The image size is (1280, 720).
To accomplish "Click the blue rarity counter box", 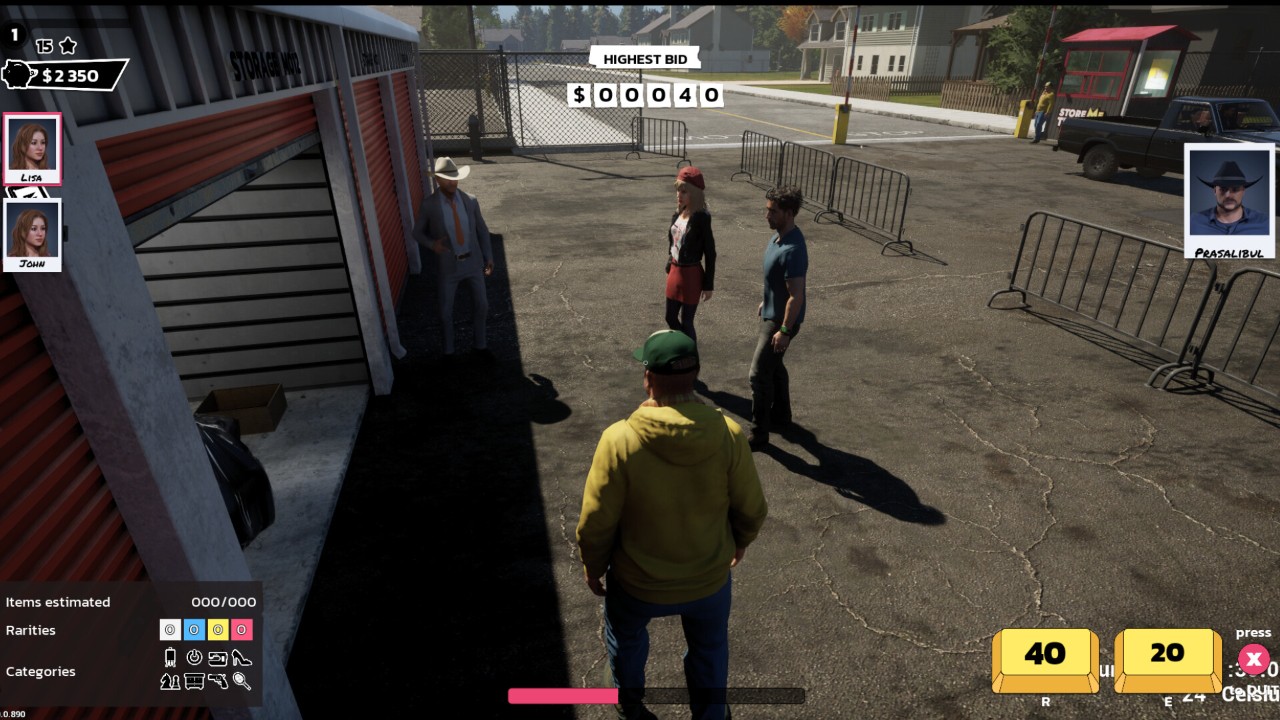I will coord(194,630).
